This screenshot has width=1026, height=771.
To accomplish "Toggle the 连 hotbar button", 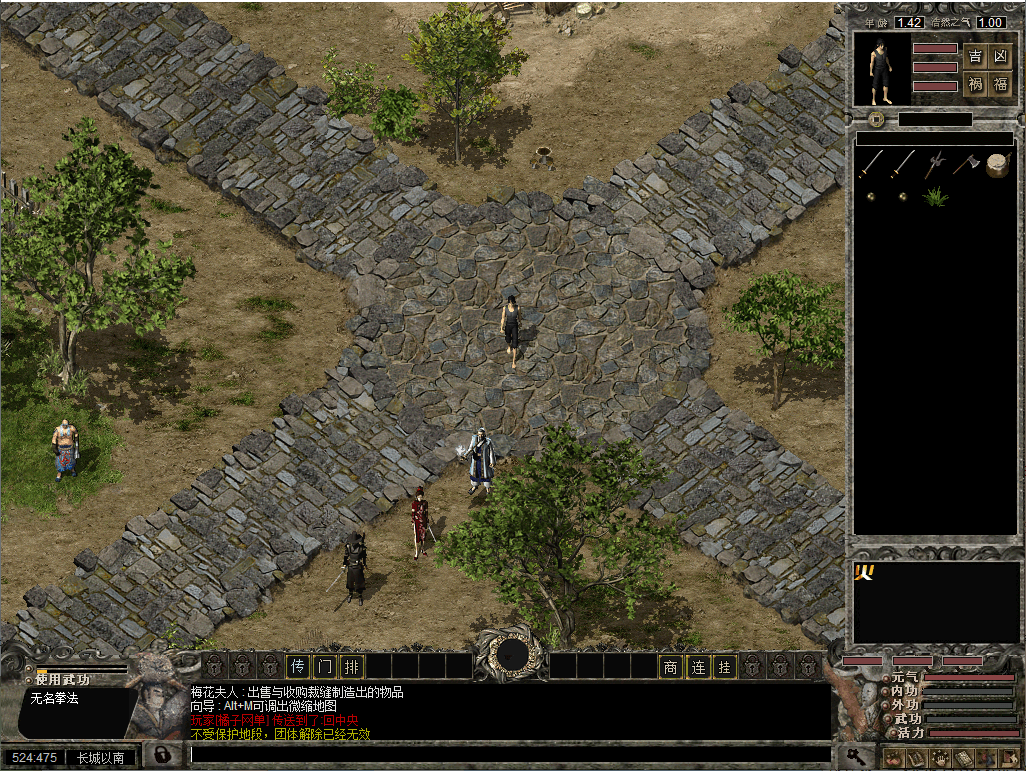I will pos(698,666).
